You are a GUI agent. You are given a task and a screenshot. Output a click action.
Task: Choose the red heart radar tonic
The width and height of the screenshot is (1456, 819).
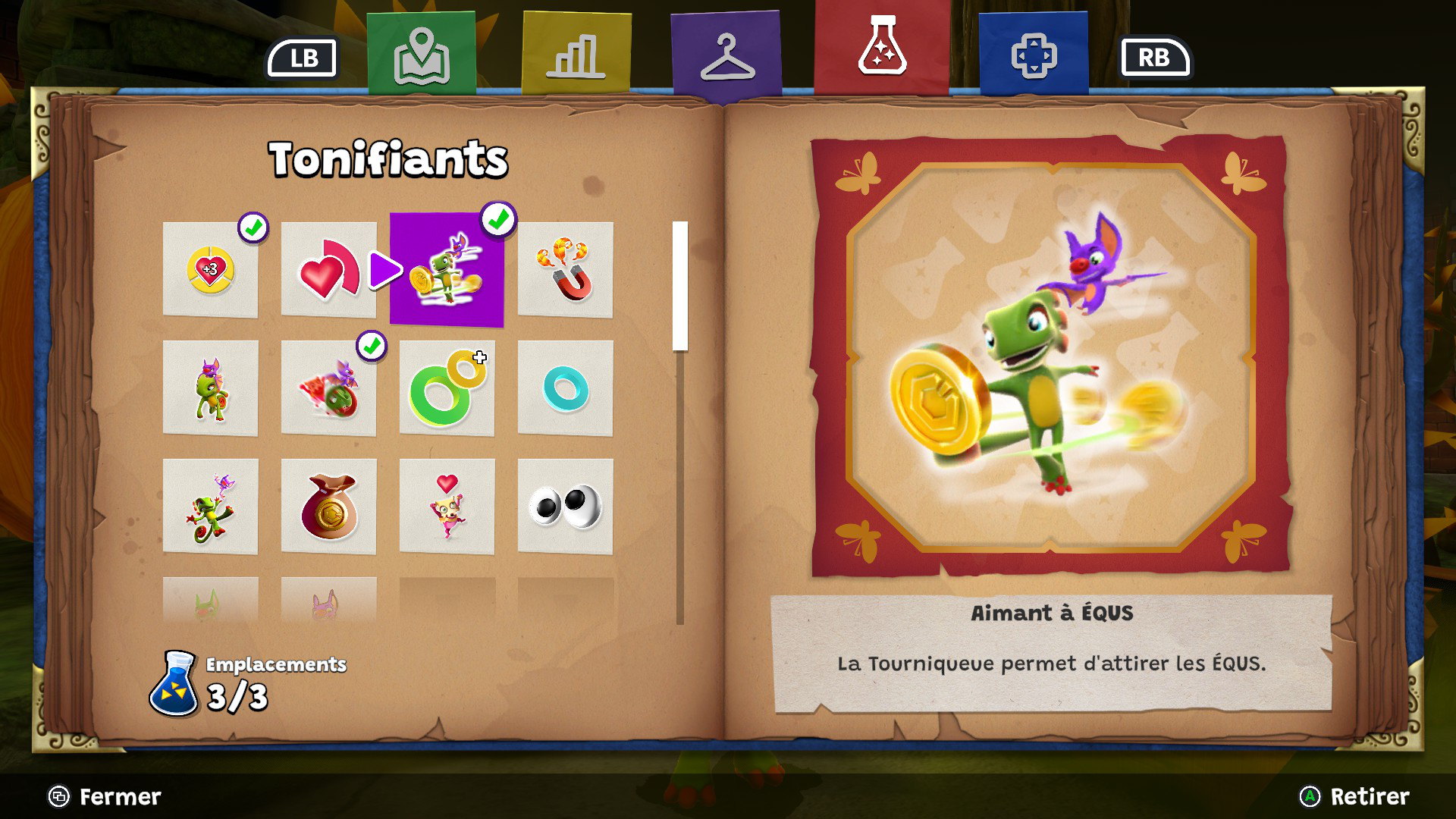point(328,270)
